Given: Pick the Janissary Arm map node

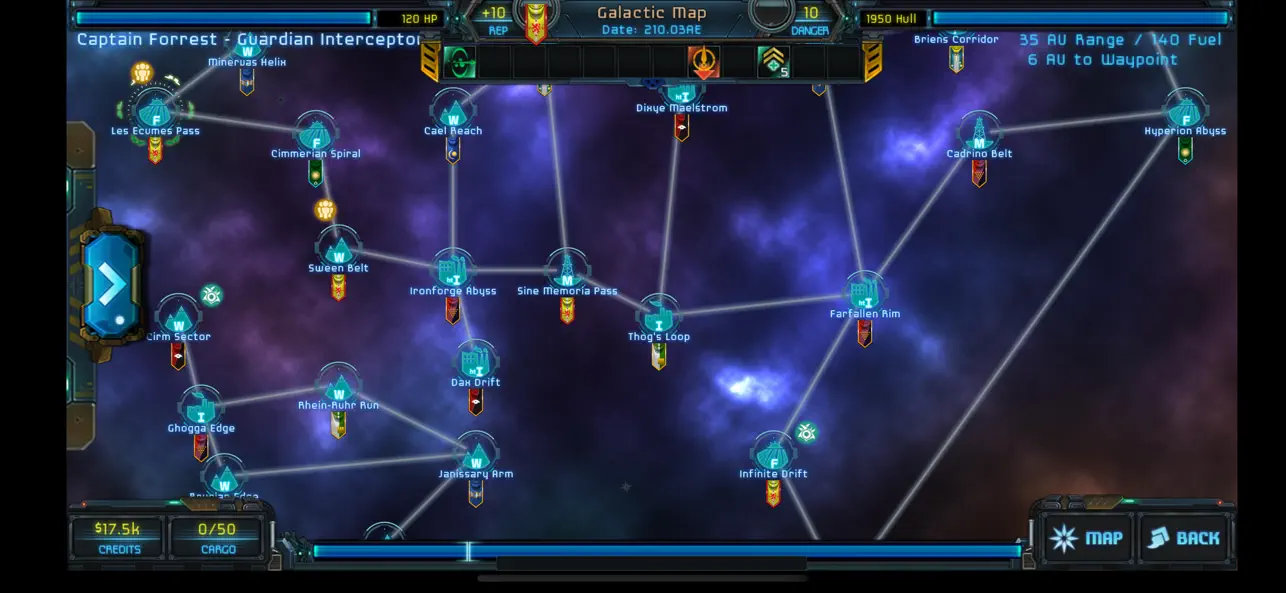Looking at the screenshot, I should pos(476,452).
